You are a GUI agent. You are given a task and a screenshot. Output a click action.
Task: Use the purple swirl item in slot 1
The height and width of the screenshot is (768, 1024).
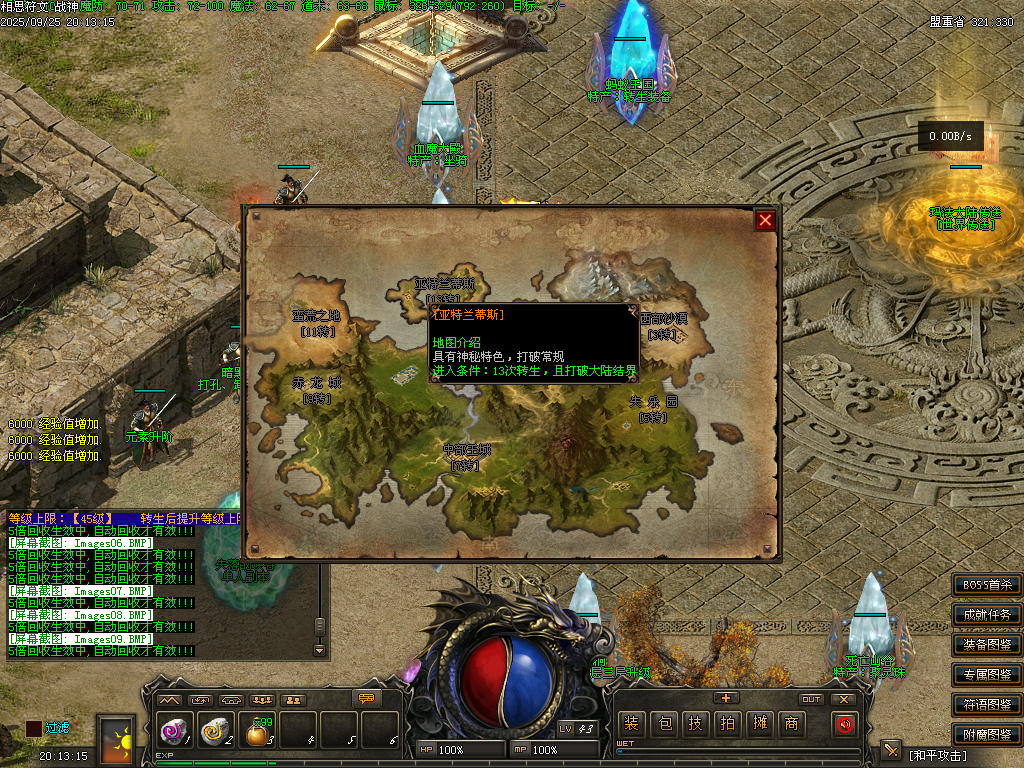coord(172,733)
